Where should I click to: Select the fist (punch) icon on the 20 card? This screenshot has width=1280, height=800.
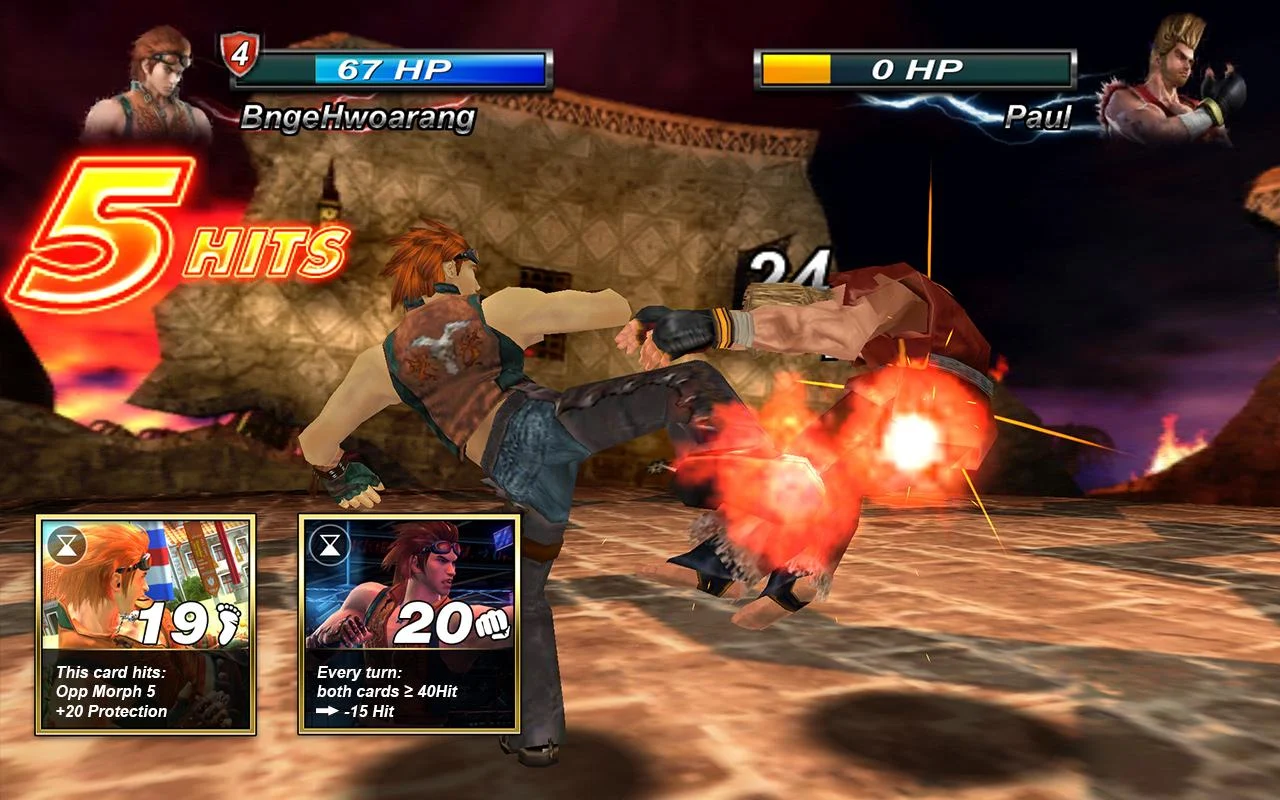pos(494,623)
